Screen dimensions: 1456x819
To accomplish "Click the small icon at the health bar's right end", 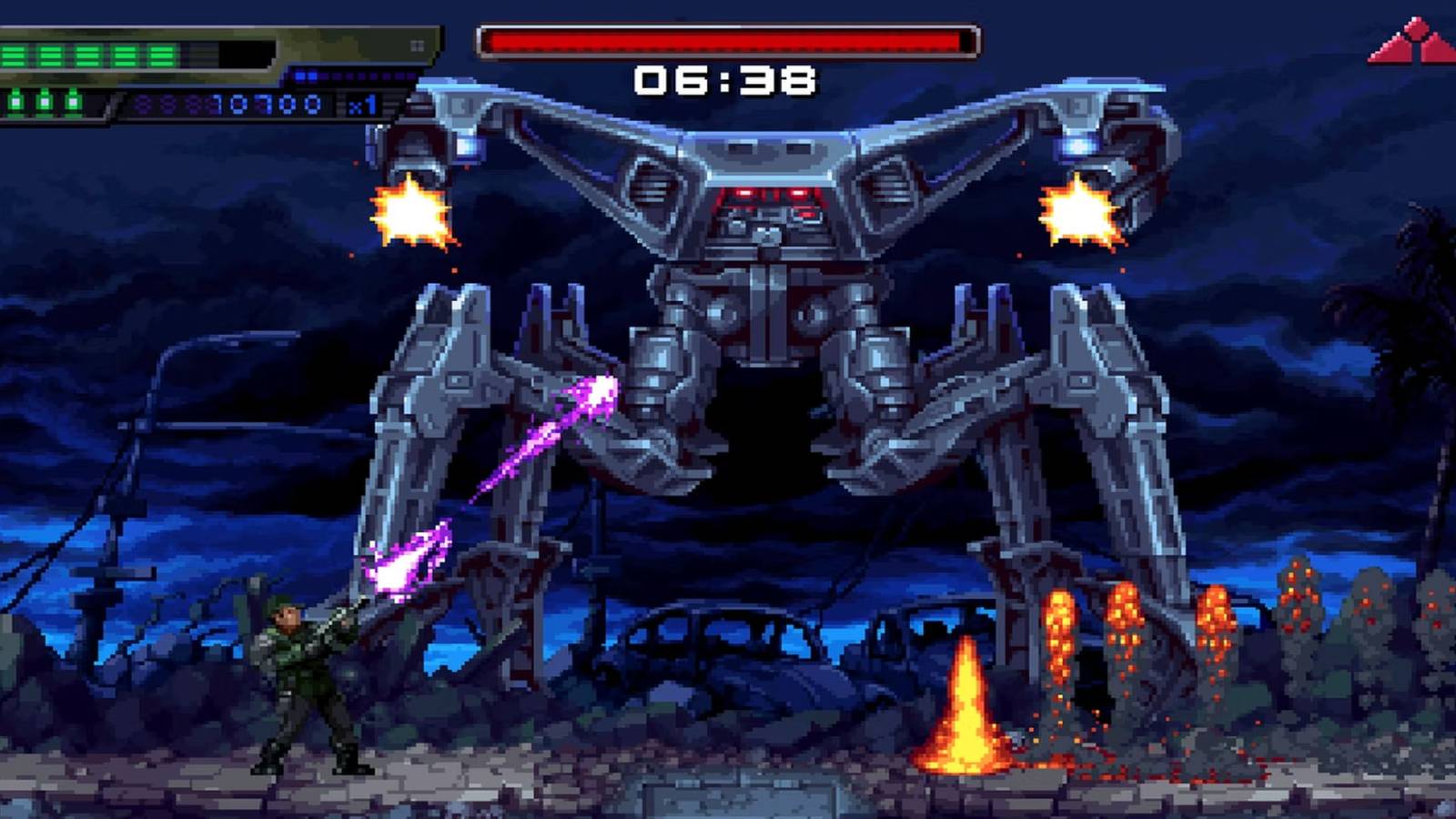I will click(416, 47).
